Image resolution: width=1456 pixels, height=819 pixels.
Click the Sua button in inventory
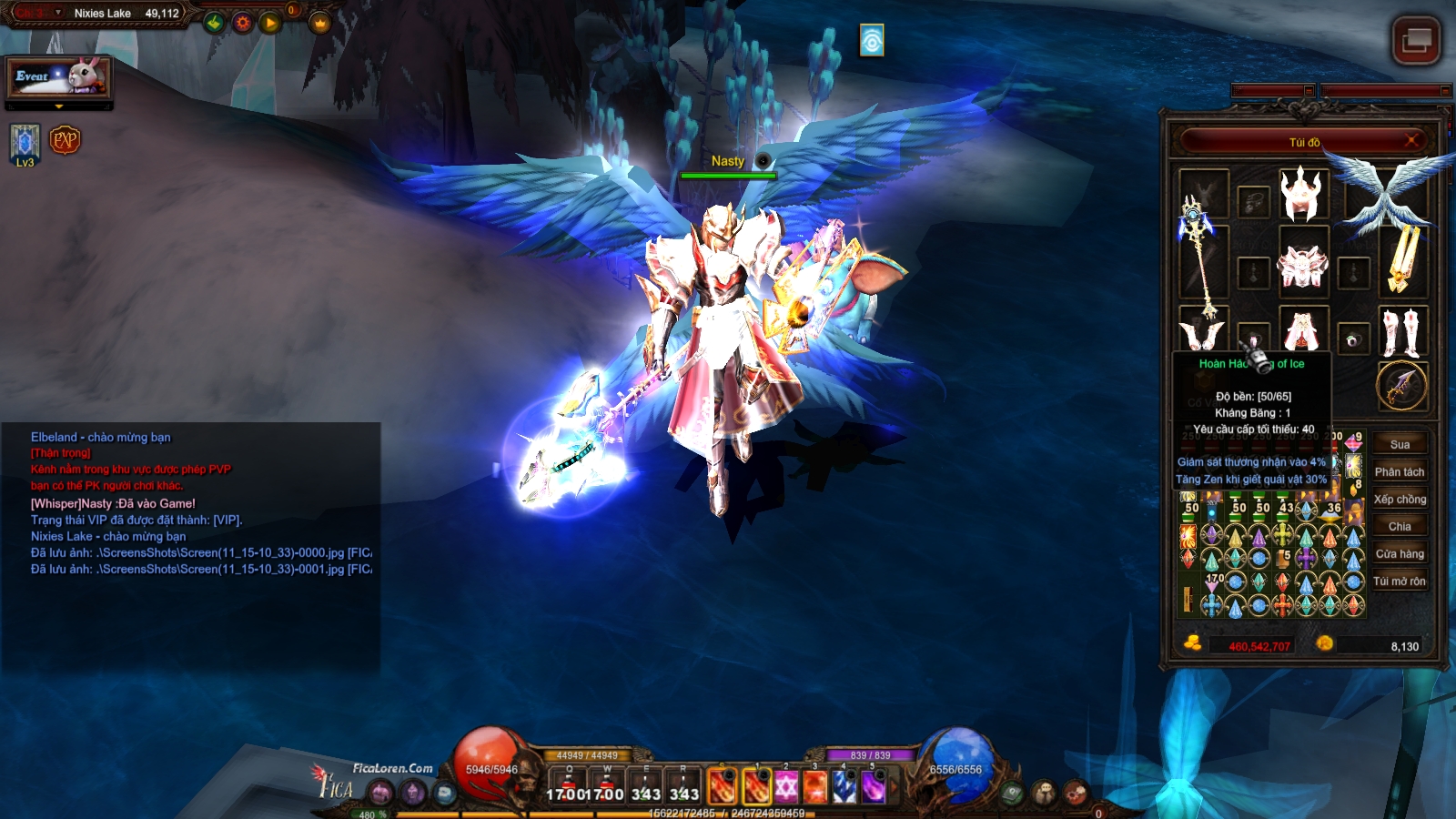(x=1400, y=445)
